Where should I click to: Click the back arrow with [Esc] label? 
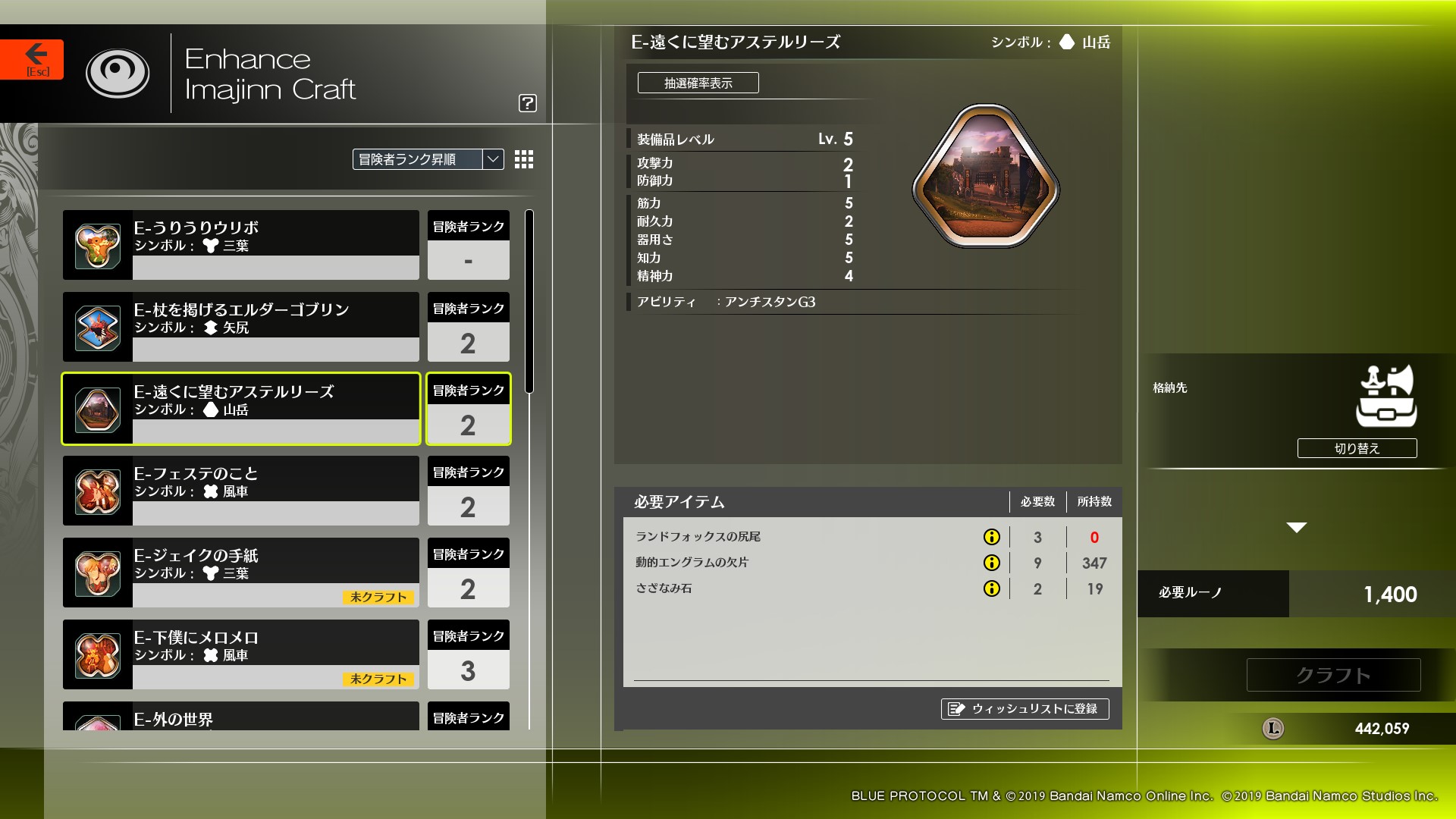pos(33,58)
